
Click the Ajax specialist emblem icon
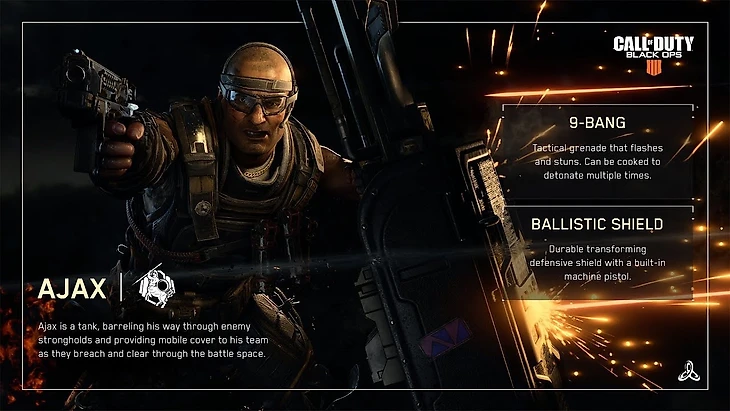[x=158, y=288]
